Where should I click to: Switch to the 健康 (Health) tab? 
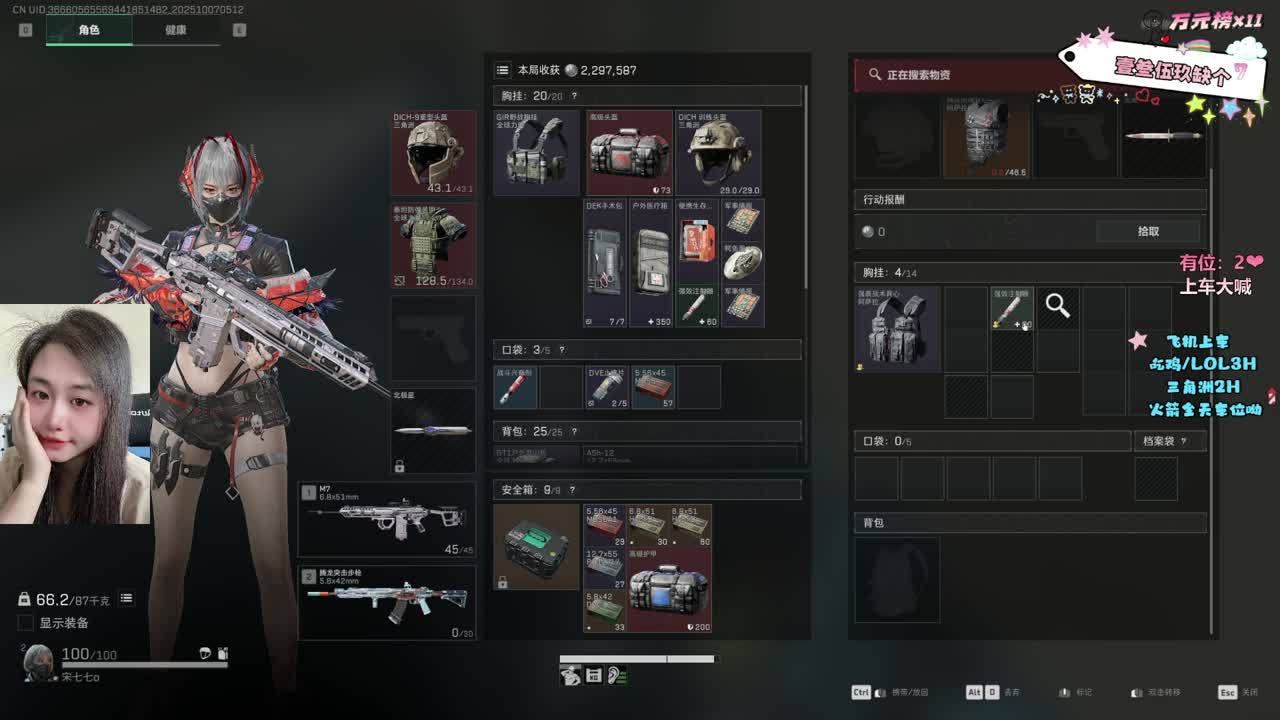(x=175, y=30)
